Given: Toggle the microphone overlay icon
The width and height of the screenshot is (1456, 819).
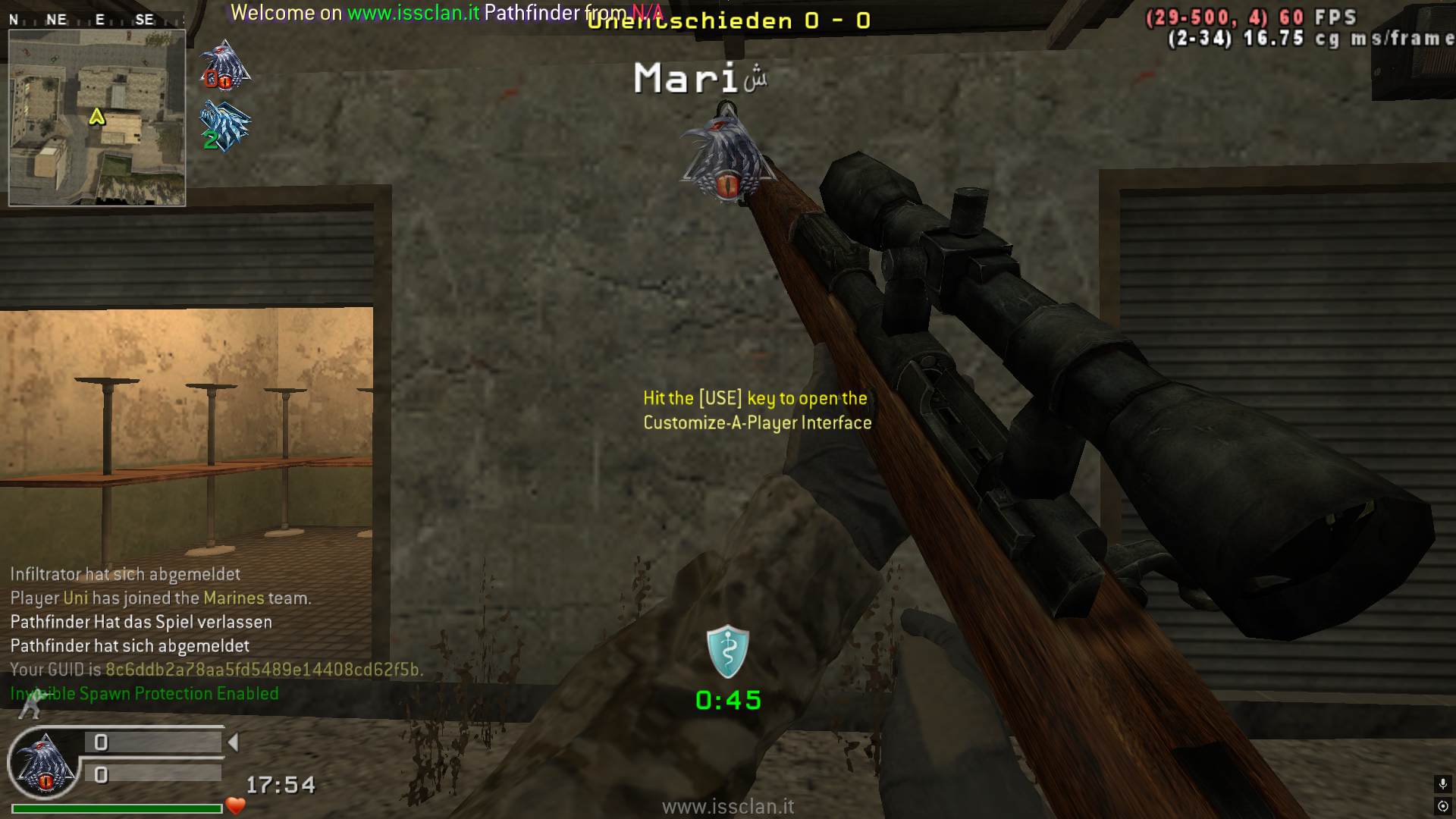Looking at the screenshot, I should pyautogui.click(x=1442, y=783).
